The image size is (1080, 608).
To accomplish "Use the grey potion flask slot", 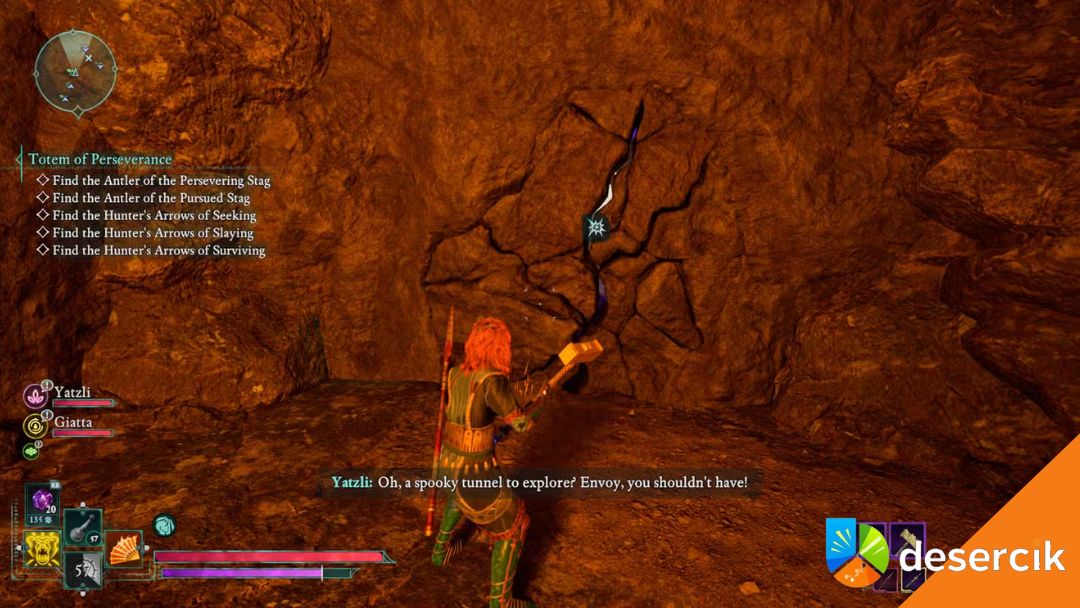I will (82, 527).
